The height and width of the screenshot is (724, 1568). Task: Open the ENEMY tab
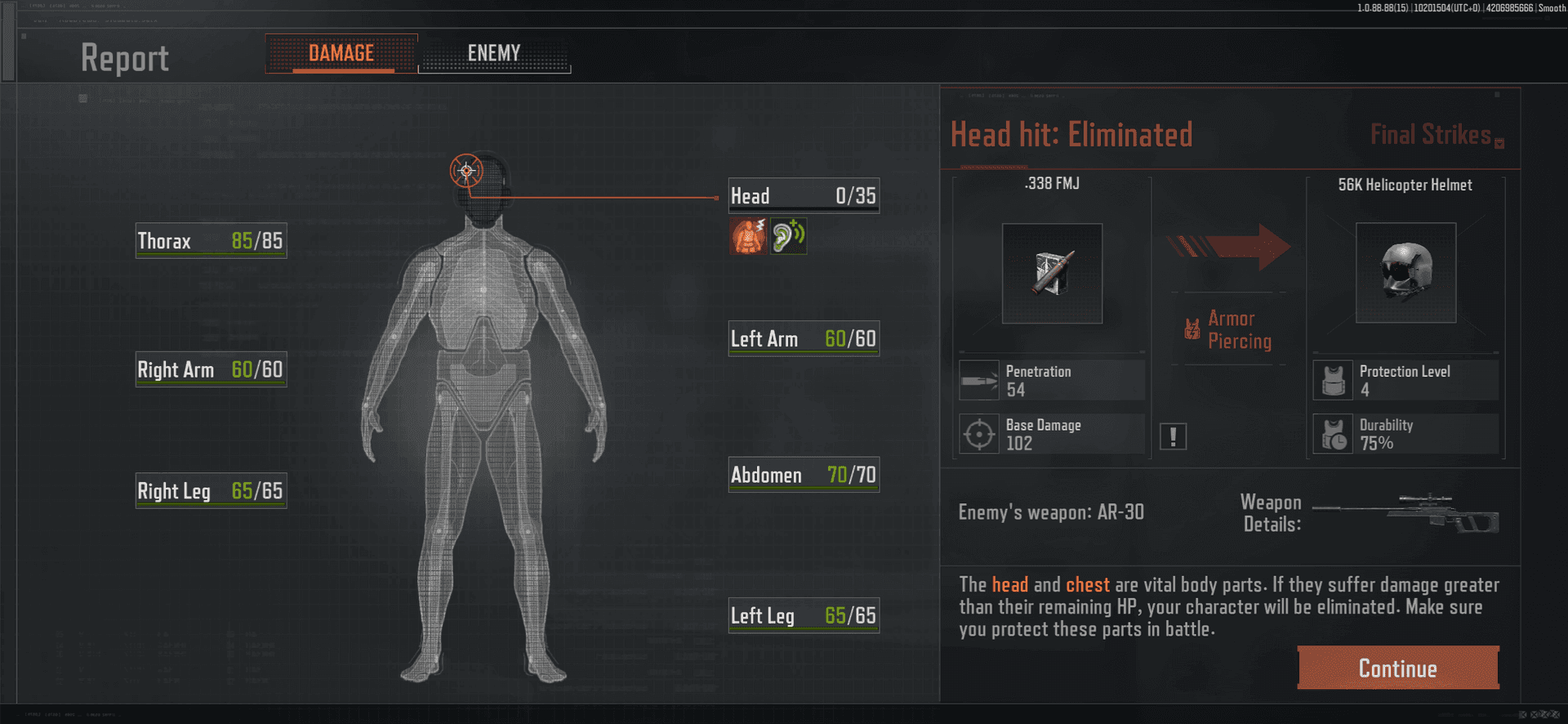click(494, 54)
